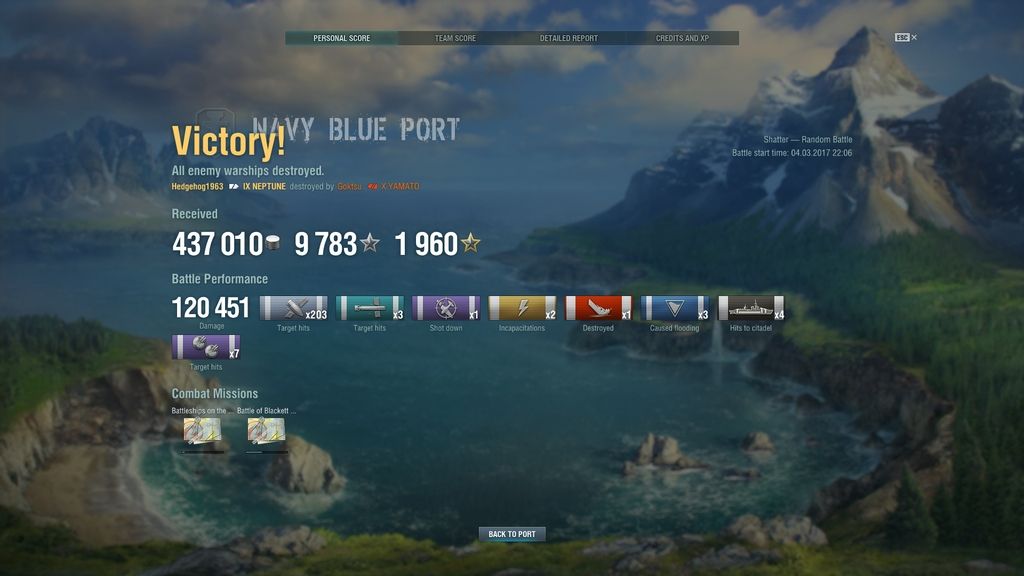Click enemy player name Goxtsu
1024x576 pixels.
click(349, 187)
